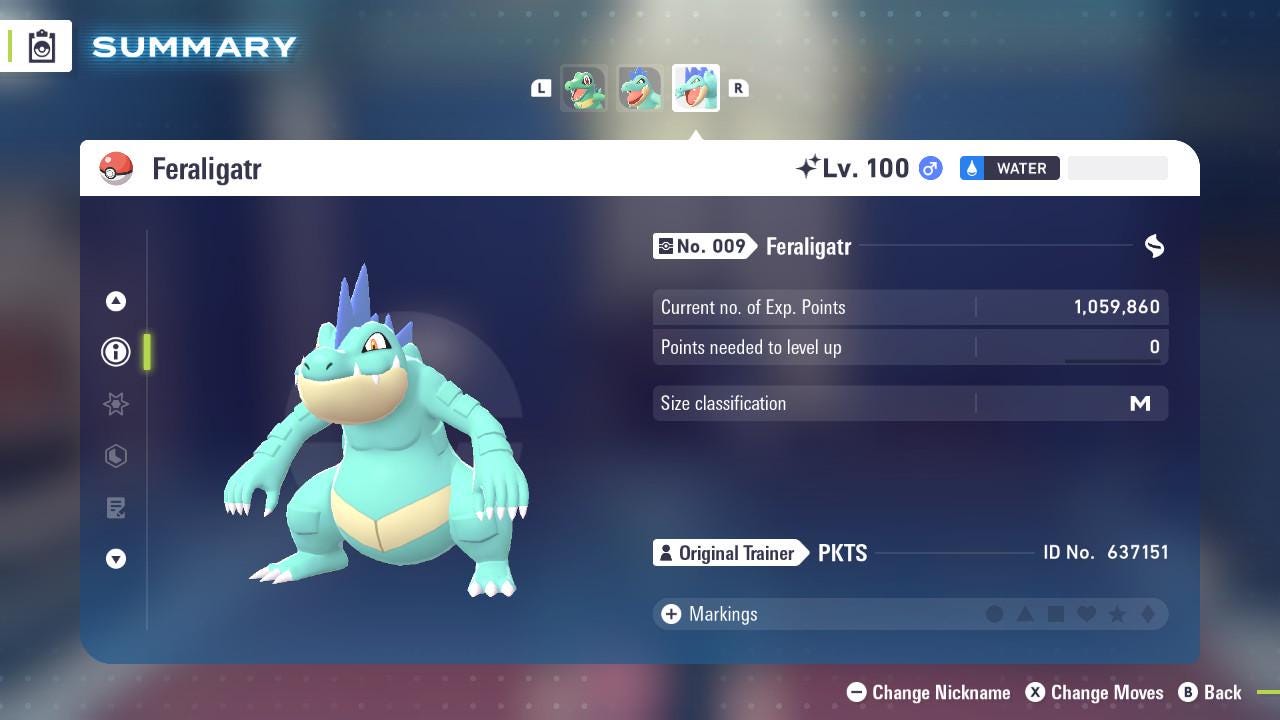Toggle the circle marking

point(996,614)
